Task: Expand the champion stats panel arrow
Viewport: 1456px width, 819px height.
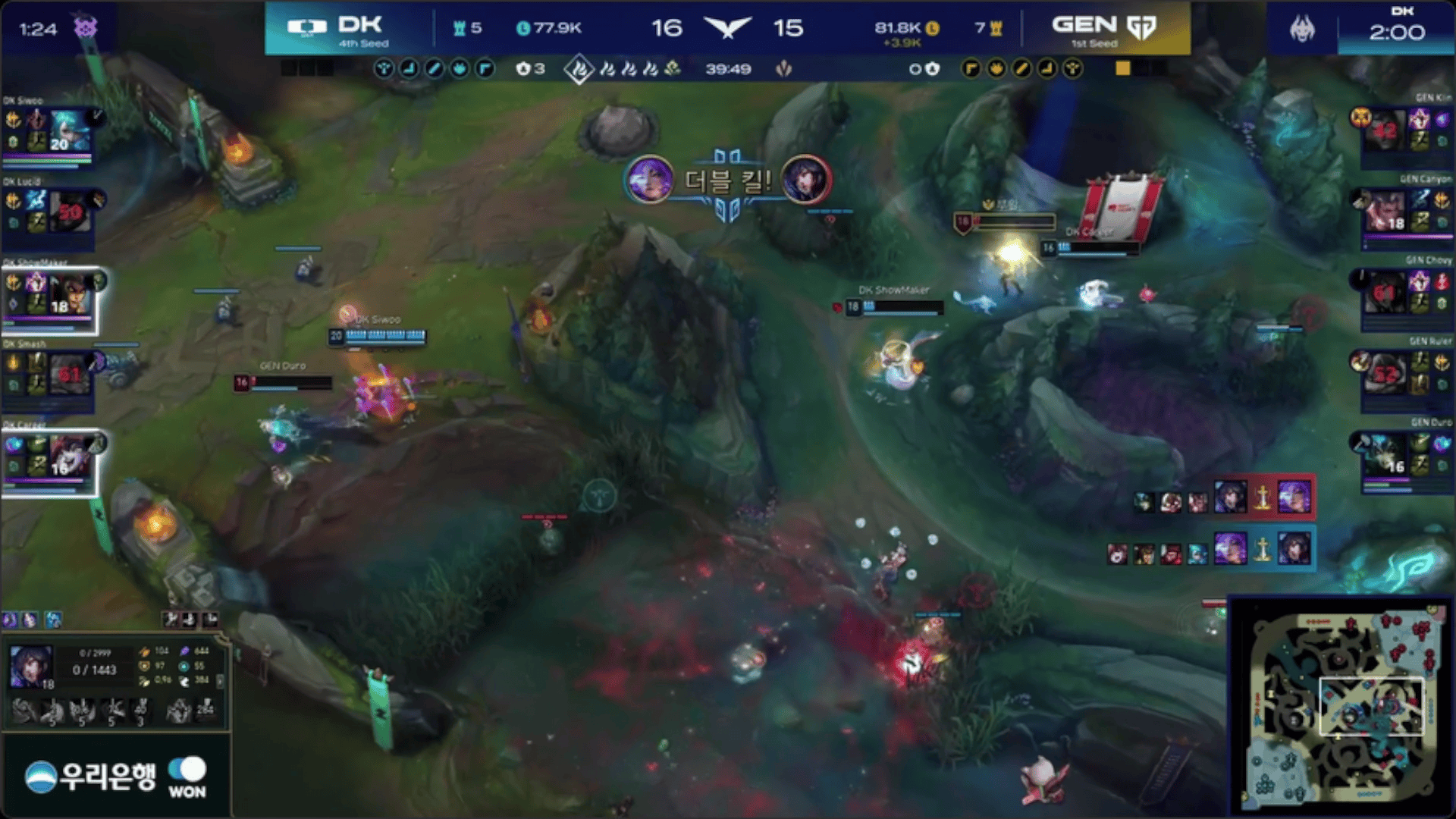Action: click(x=220, y=681)
